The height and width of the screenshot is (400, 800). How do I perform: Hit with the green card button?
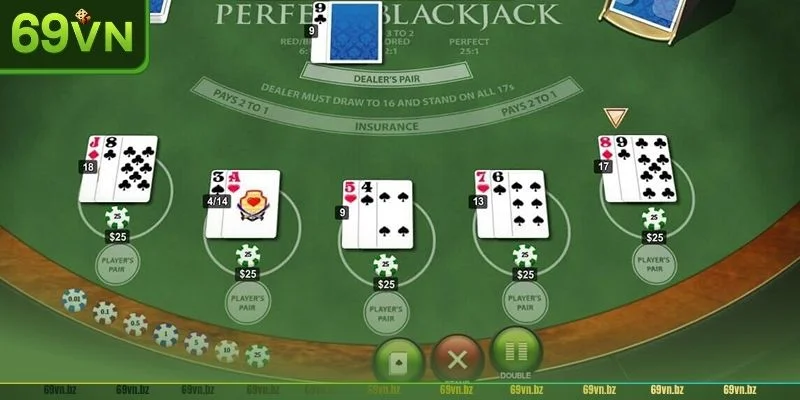pyautogui.click(x=399, y=361)
